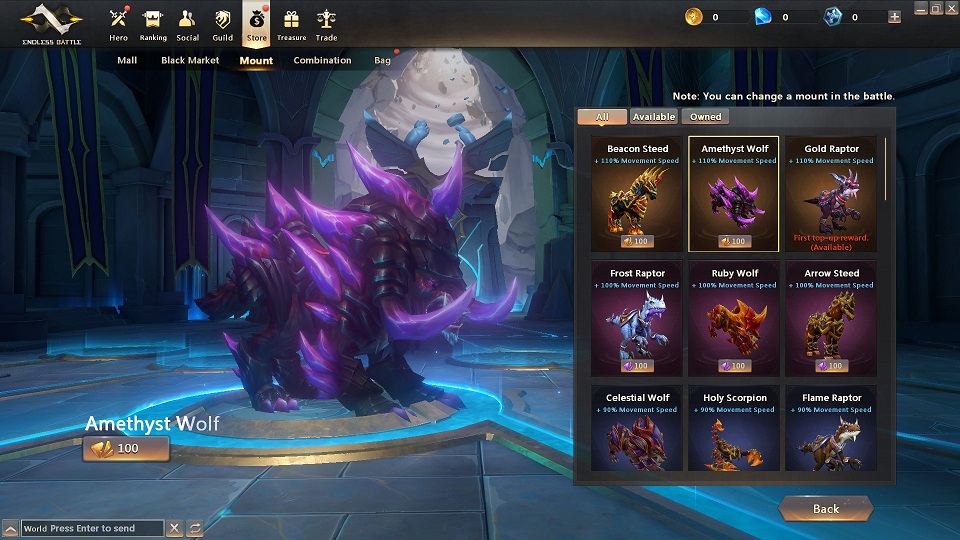This screenshot has width=960, height=540.
Task: Open the Treasure menu
Action: [292, 24]
